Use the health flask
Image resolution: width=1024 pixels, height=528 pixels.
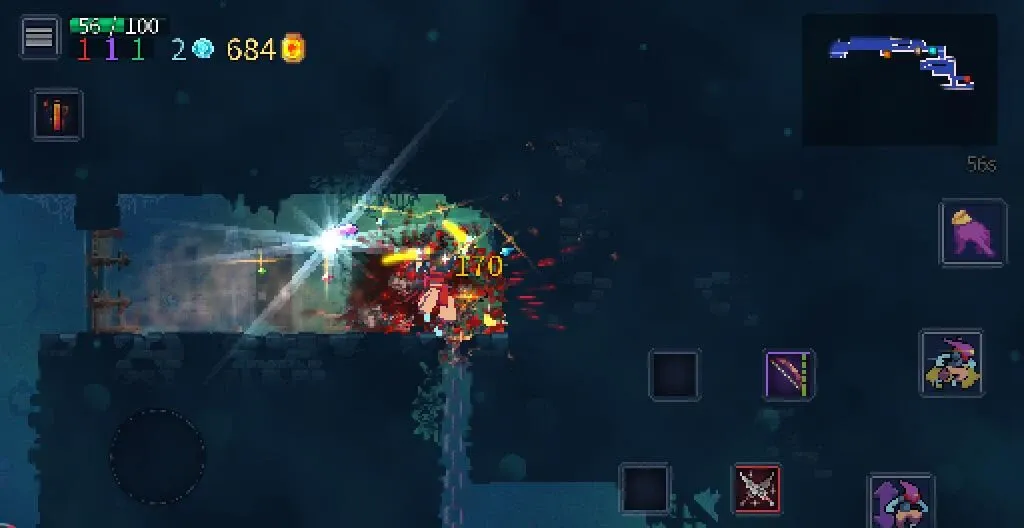[57, 114]
